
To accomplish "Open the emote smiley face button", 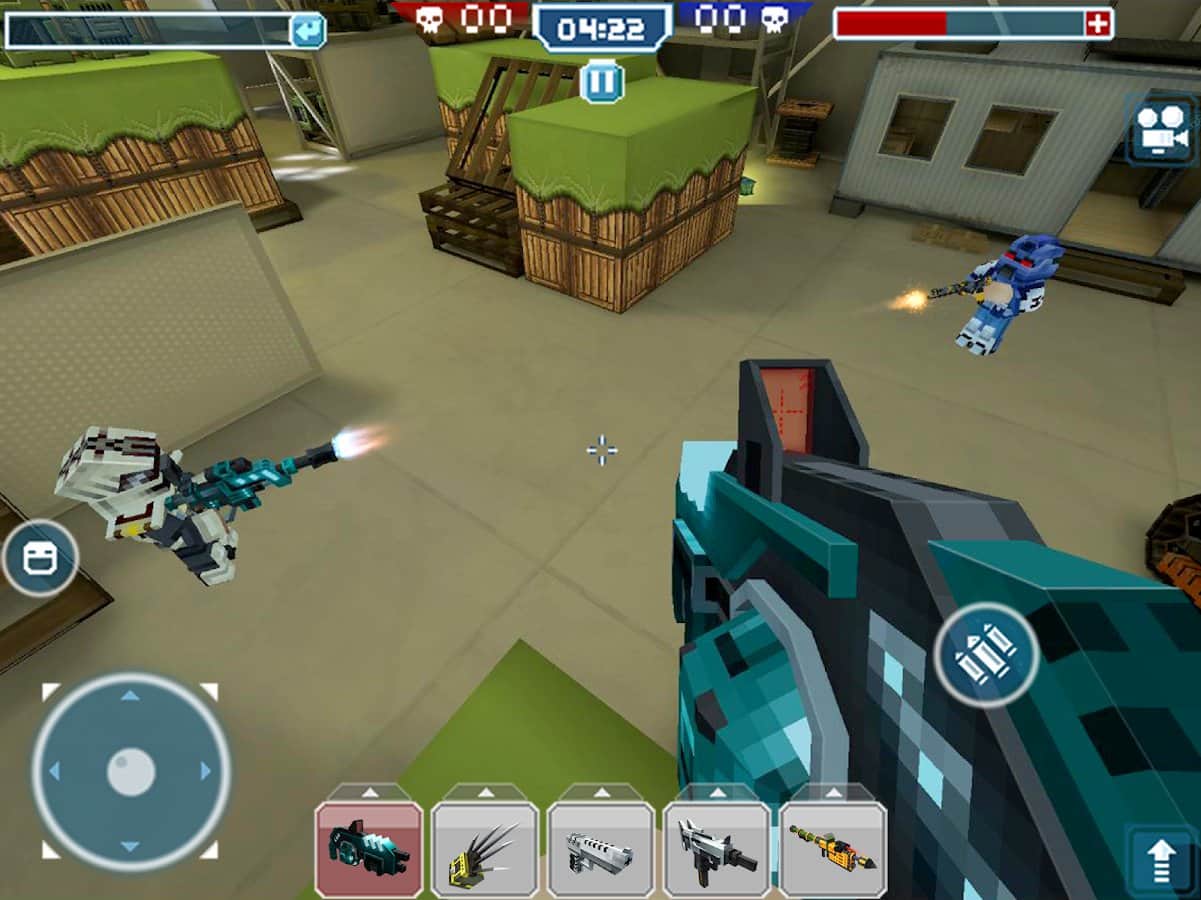I will [x=40, y=558].
